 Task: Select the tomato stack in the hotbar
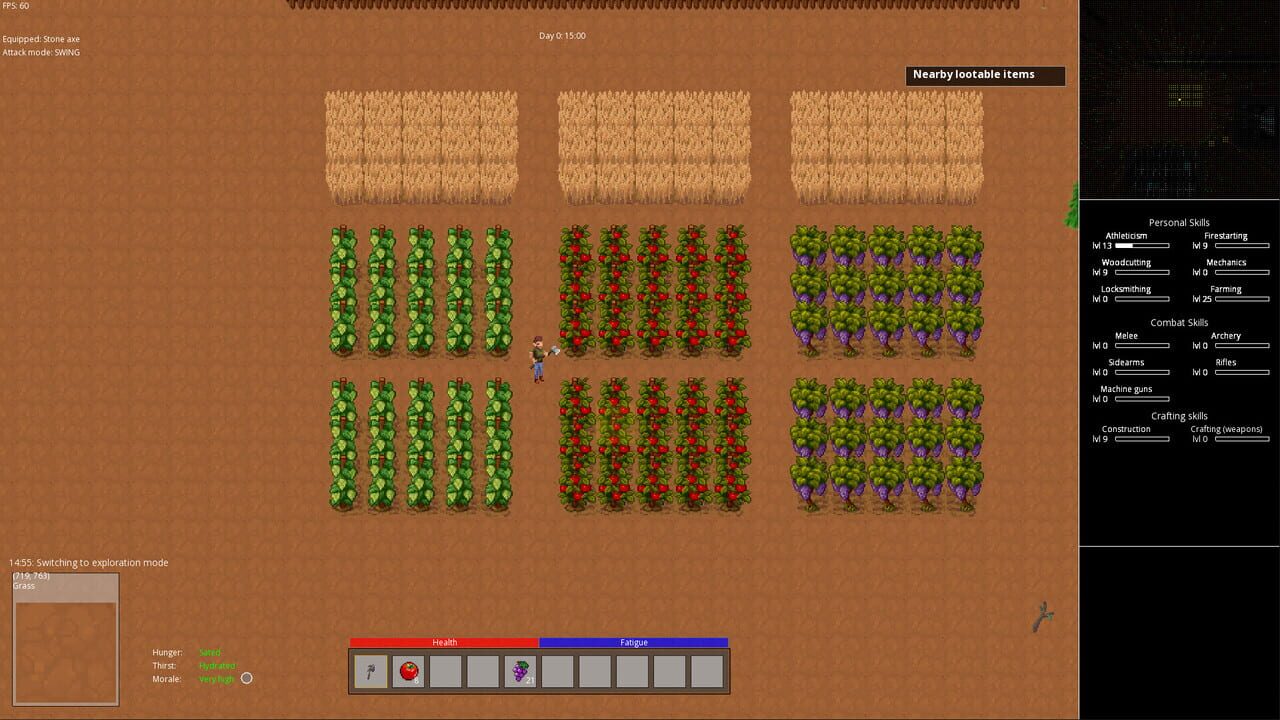(407, 671)
